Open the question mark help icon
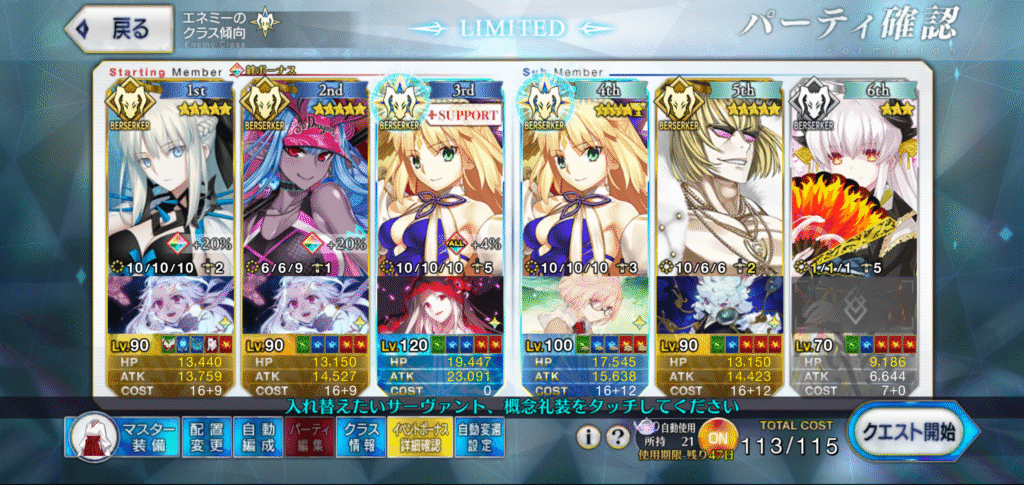 [x=620, y=438]
